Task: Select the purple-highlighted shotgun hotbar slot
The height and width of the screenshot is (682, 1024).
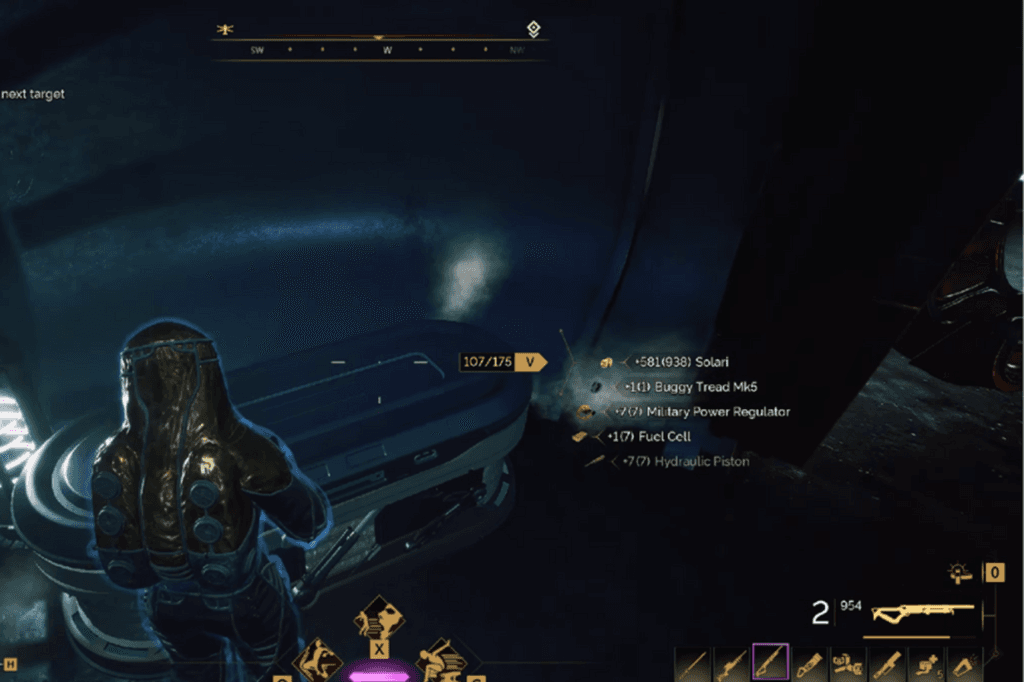Action: point(770,662)
